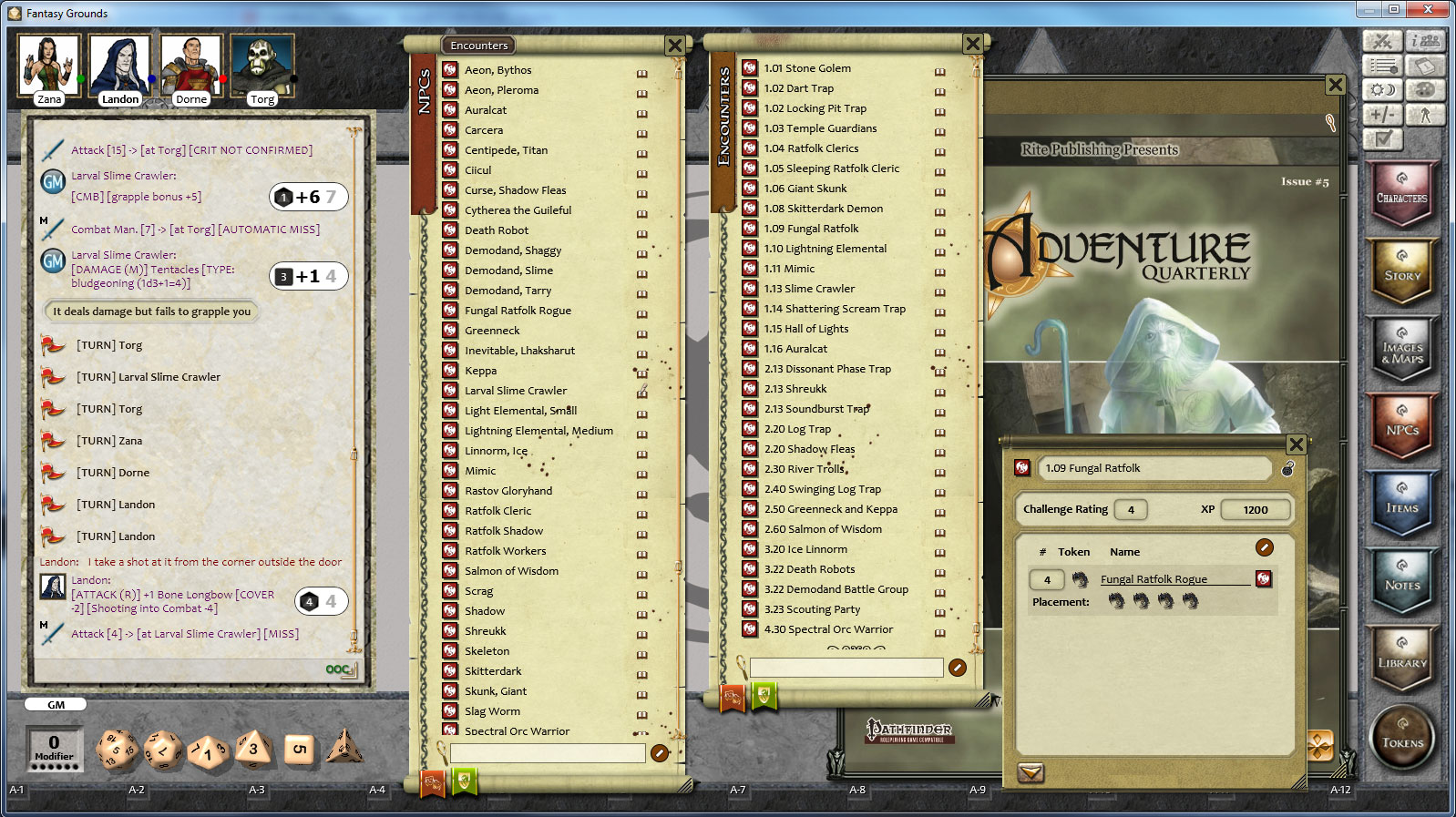Click the sun and moon lighting icon
1456x817 pixels.
coord(1383,89)
